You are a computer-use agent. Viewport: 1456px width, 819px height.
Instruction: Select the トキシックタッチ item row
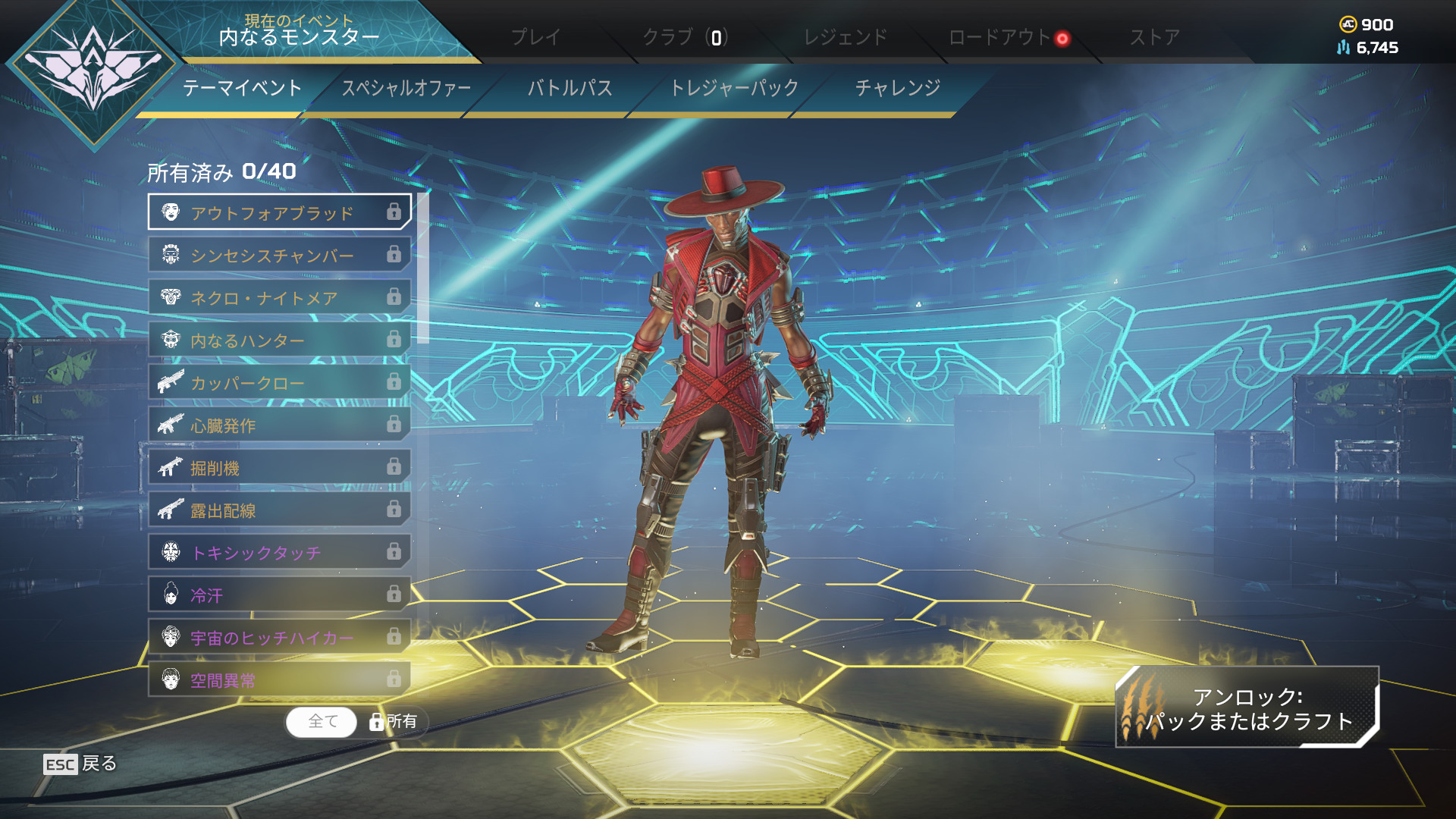click(x=279, y=552)
